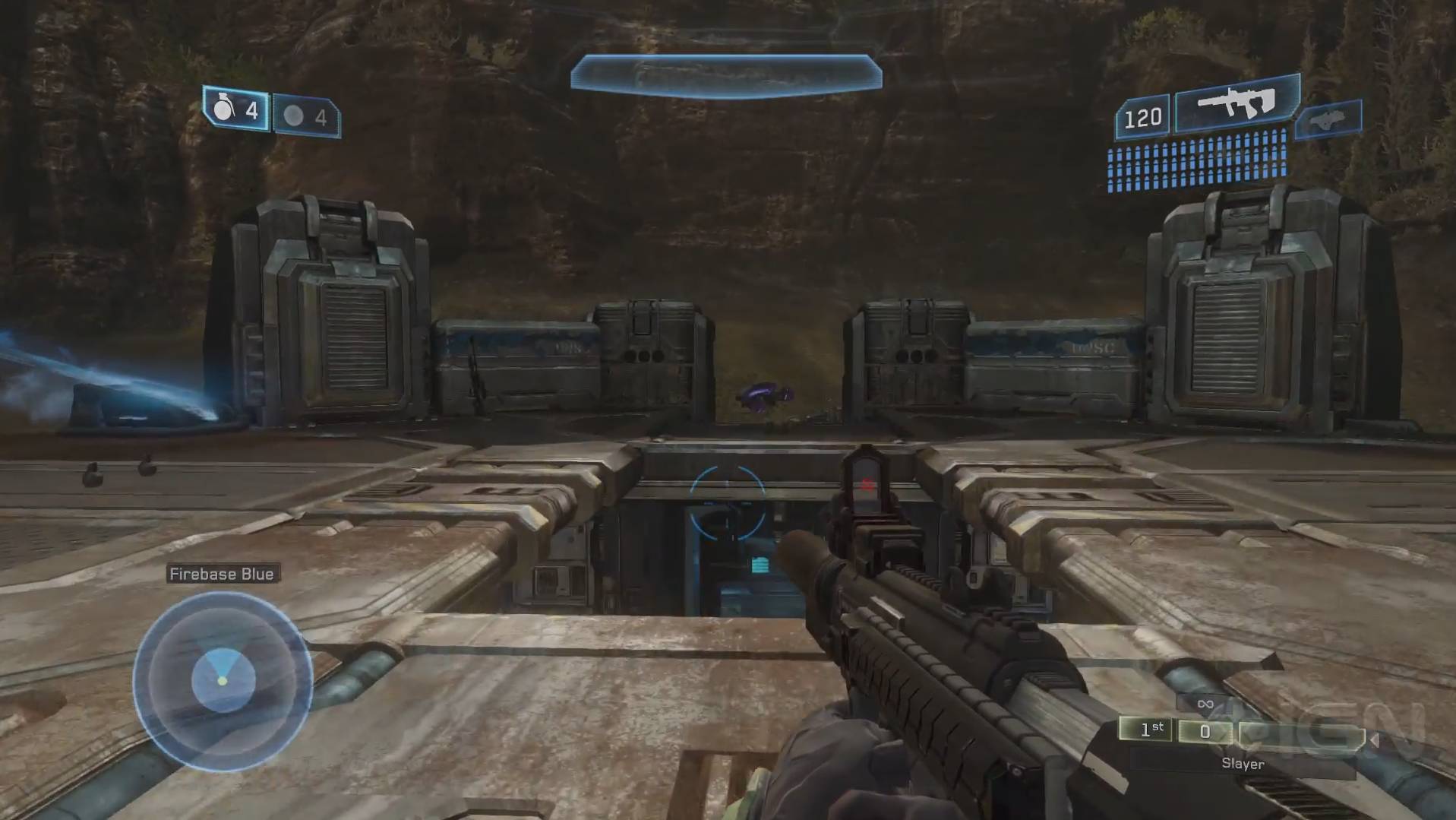Select the plasma grenade slot

click(x=306, y=116)
